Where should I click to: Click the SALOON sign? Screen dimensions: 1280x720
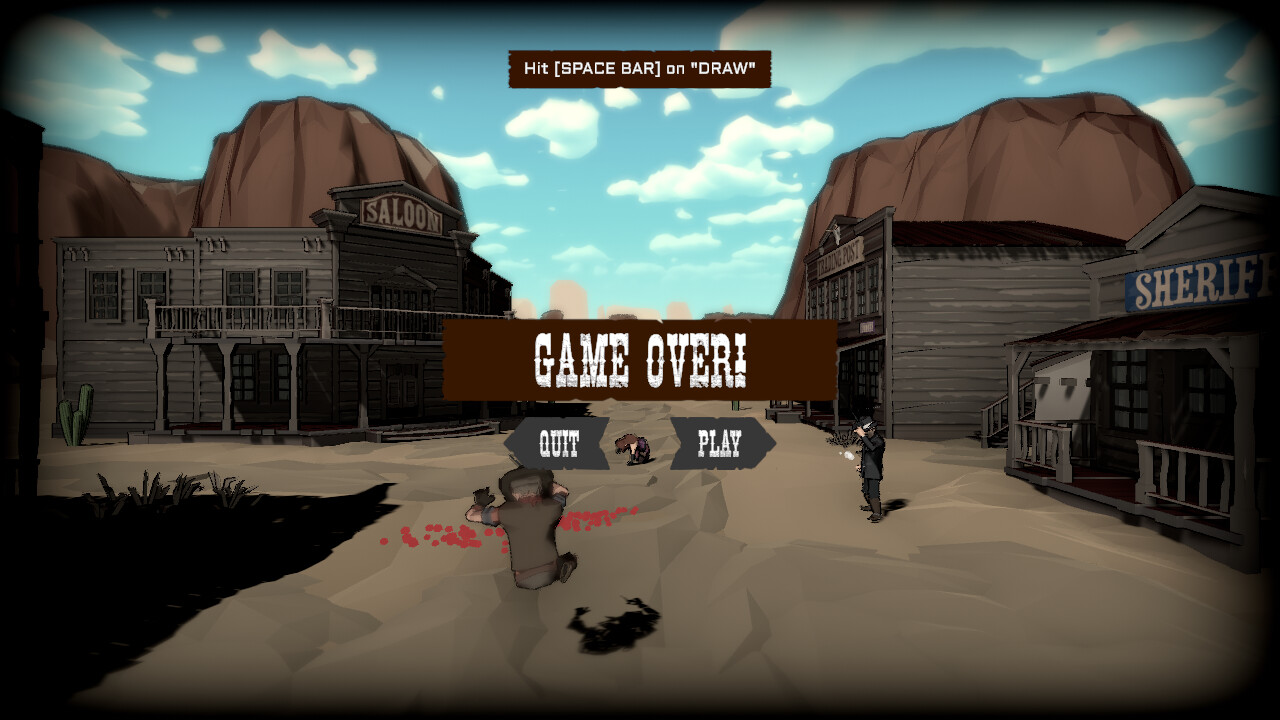coord(404,213)
